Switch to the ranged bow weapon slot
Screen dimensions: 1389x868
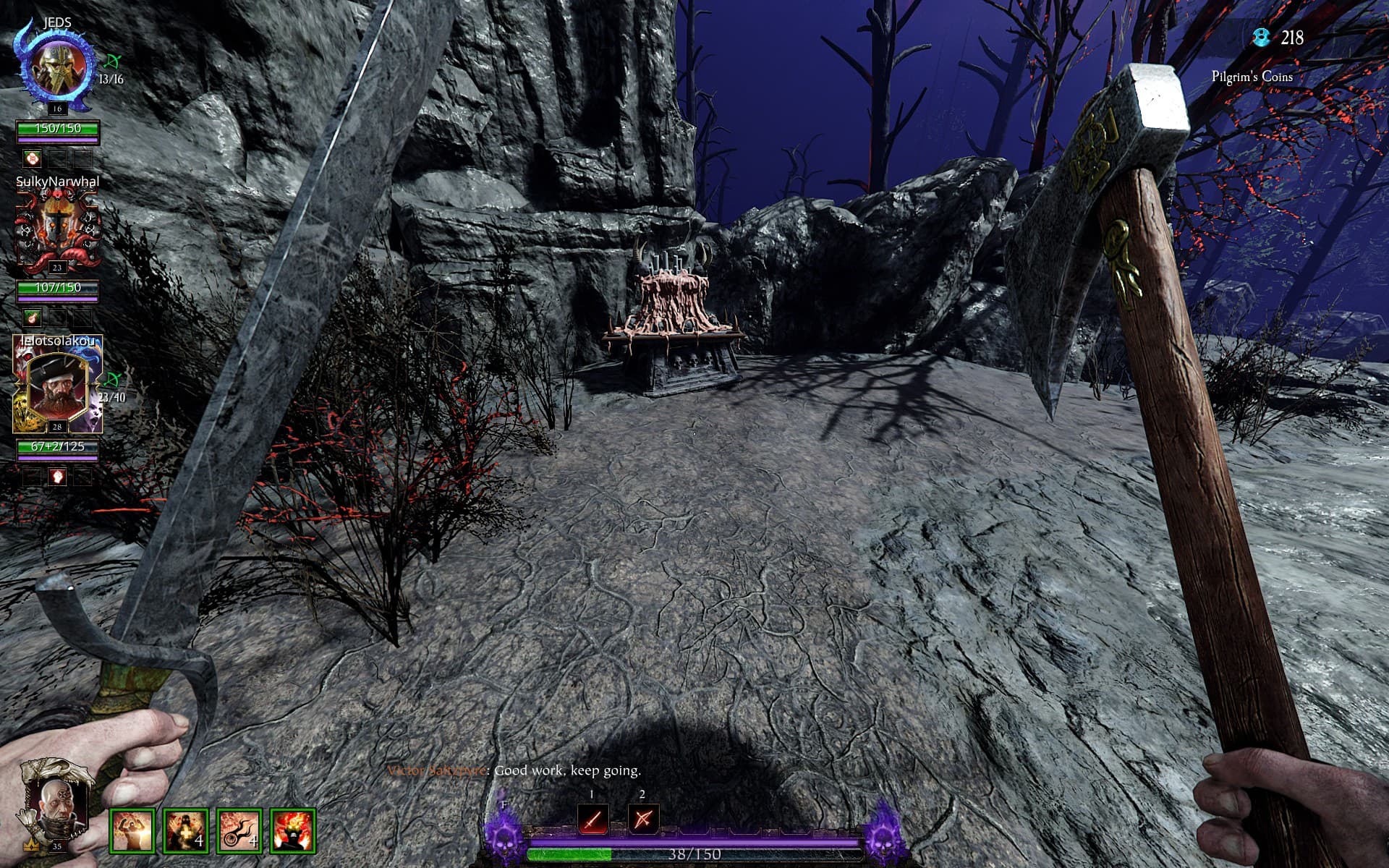coord(643,820)
